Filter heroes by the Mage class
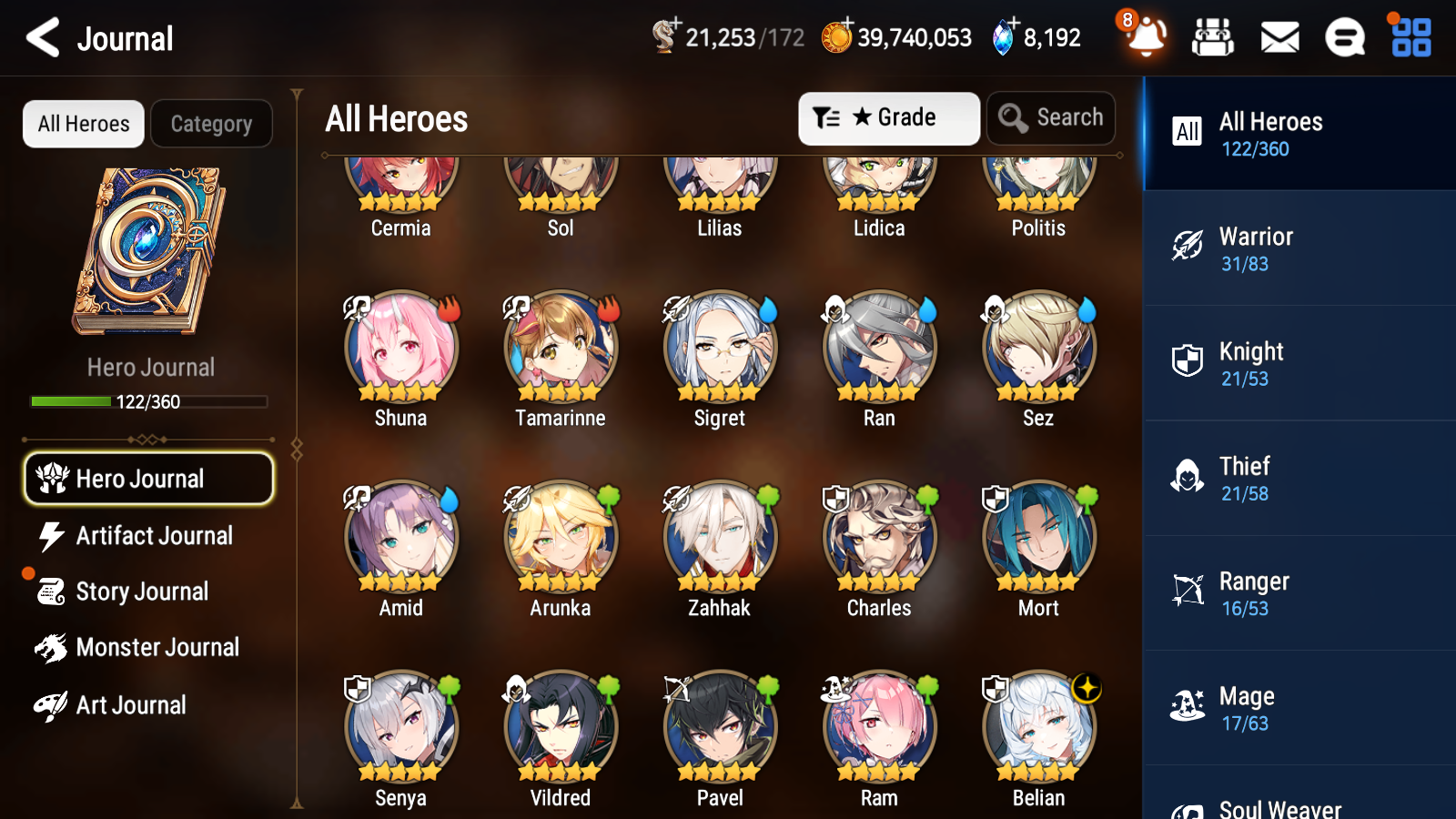 1297,708
